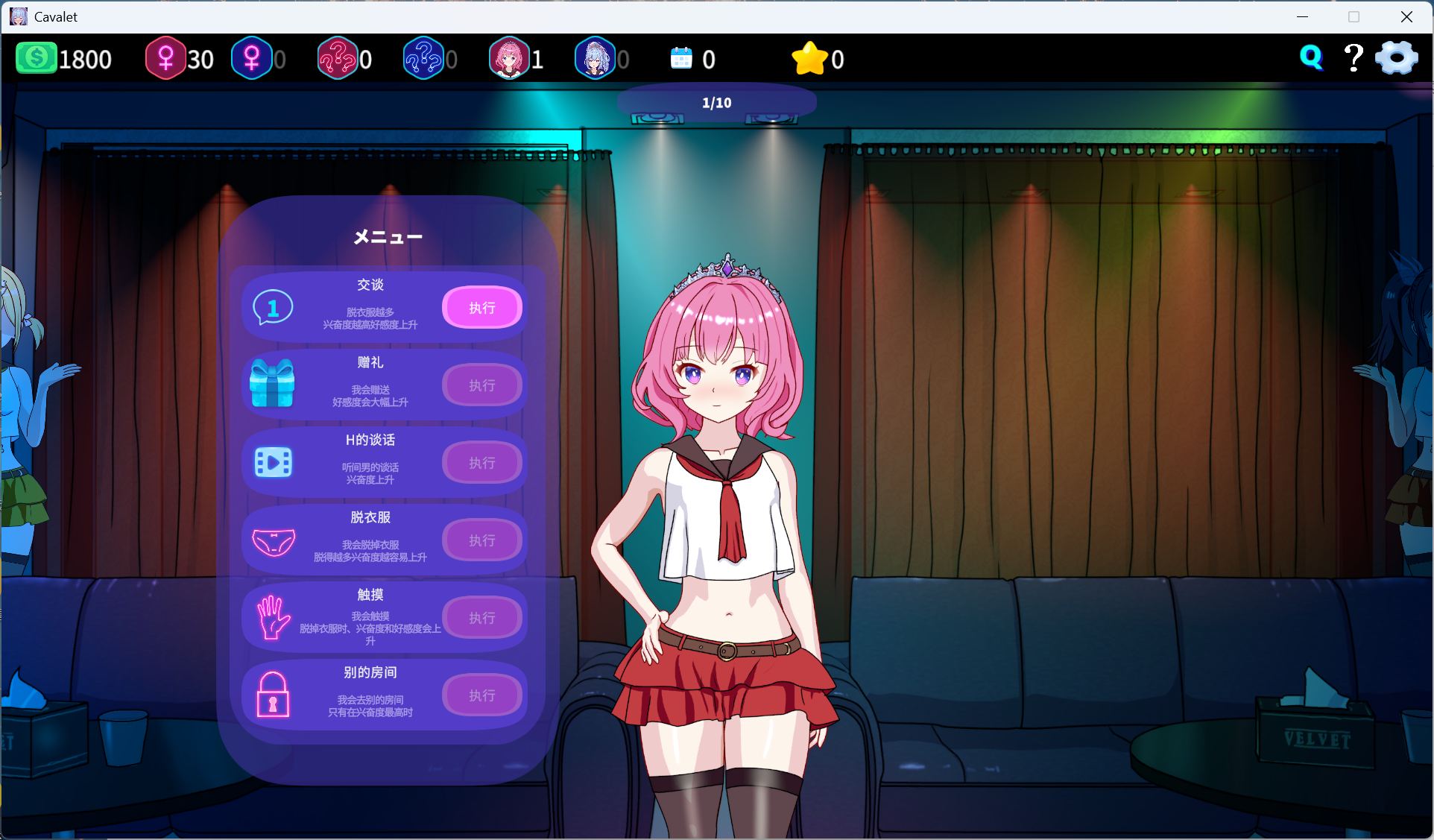This screenshot has height=840, width=1434.
Task: Execute 交谈 by pressing its 执行 button
Action: click(482, 307)
